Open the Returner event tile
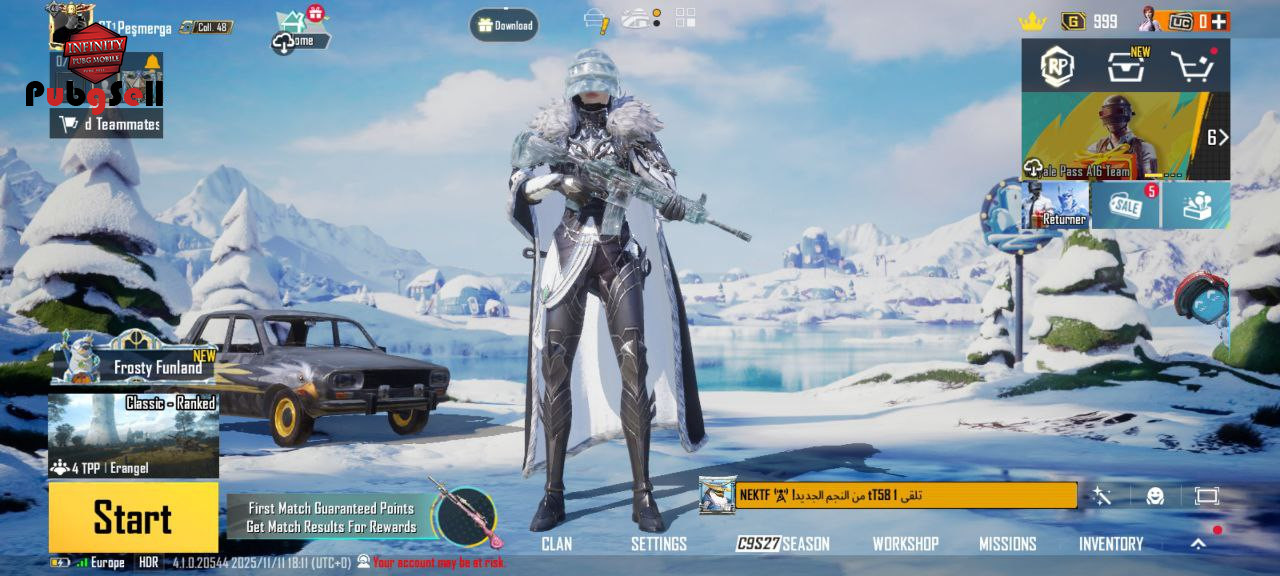The width and height of the screenshot is (1280, 576). point(1055,205)
